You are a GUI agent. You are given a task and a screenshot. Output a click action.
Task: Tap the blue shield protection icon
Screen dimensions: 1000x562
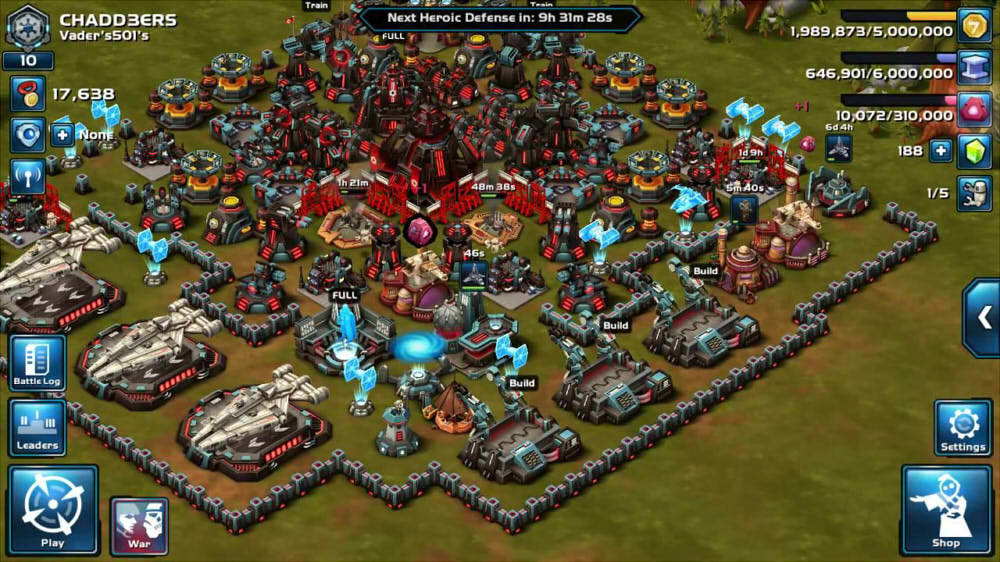pyautogui.click(x=27, y=134)
